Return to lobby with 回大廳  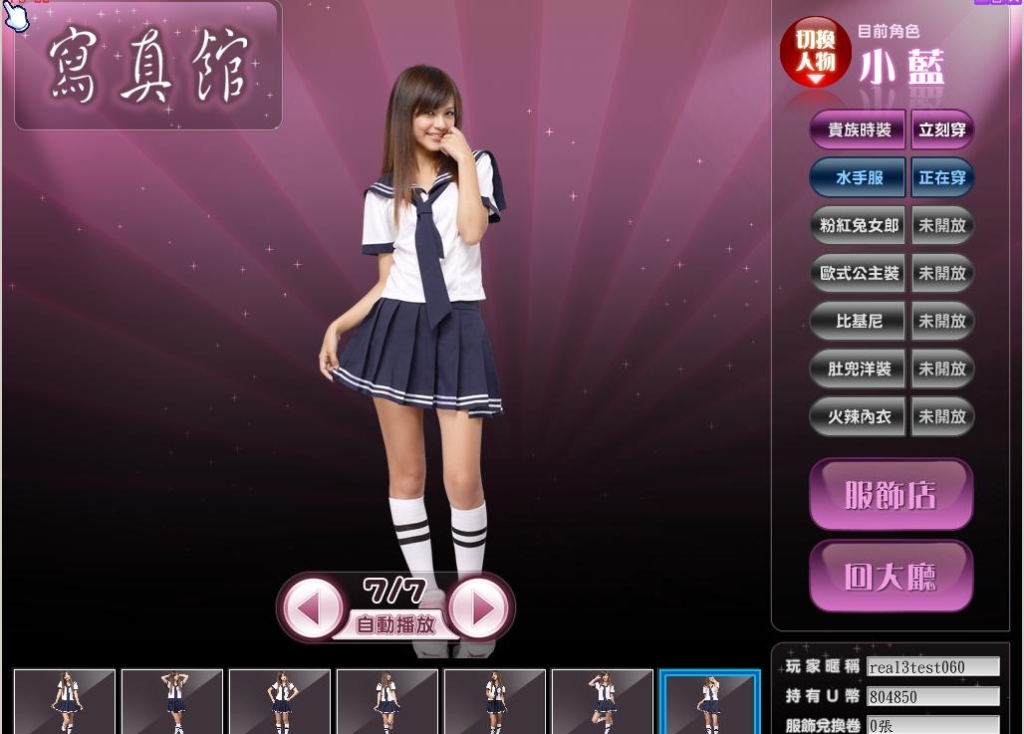(x=890, y=577)
